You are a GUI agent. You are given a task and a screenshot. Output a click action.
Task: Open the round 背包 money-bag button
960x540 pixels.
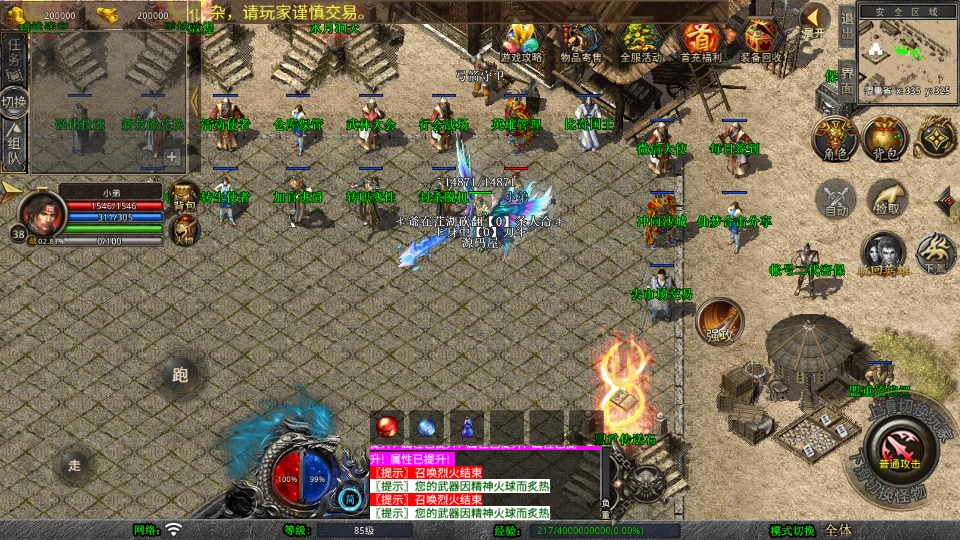[x=885, y=137]
